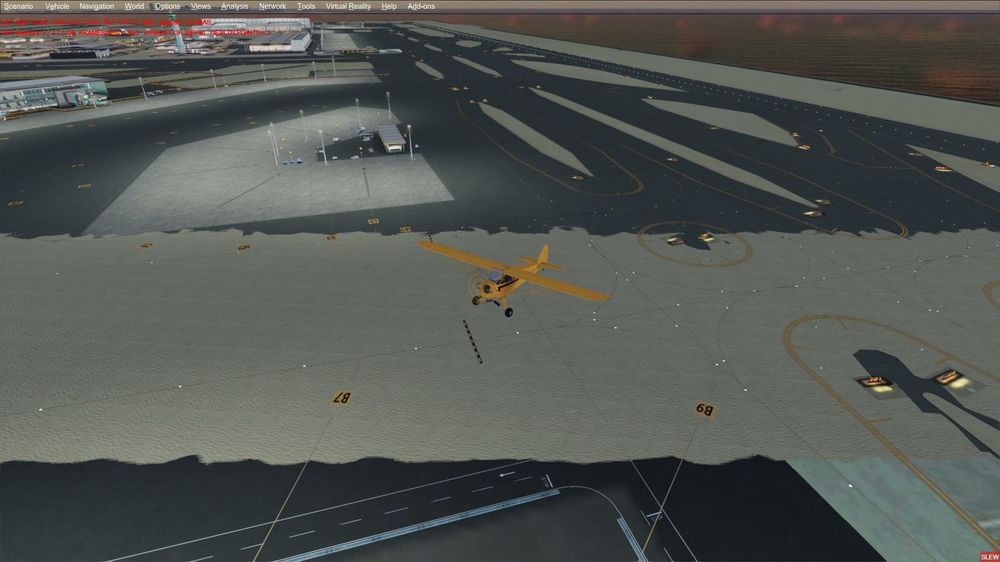The height and width of the screenshot is (562, 1000).
Task: Open the Navigation menu
Action: click(97, 6)
